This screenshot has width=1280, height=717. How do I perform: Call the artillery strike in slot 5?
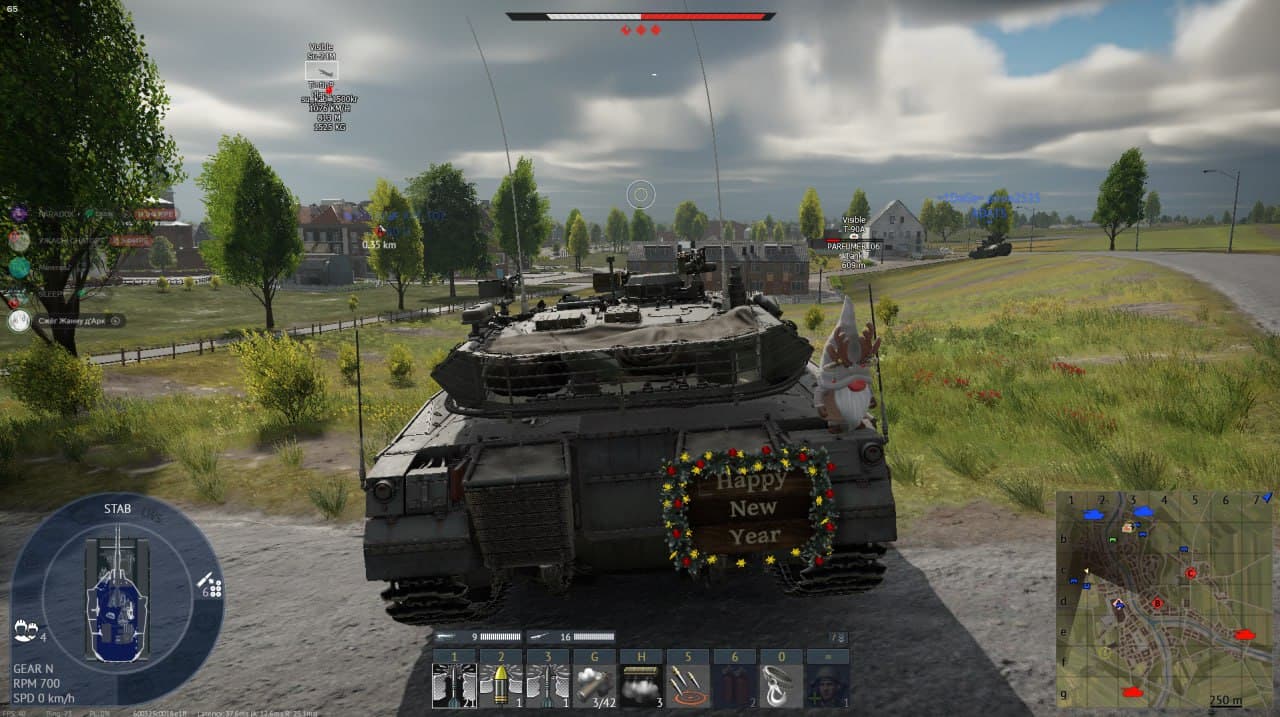pos(688,686)
